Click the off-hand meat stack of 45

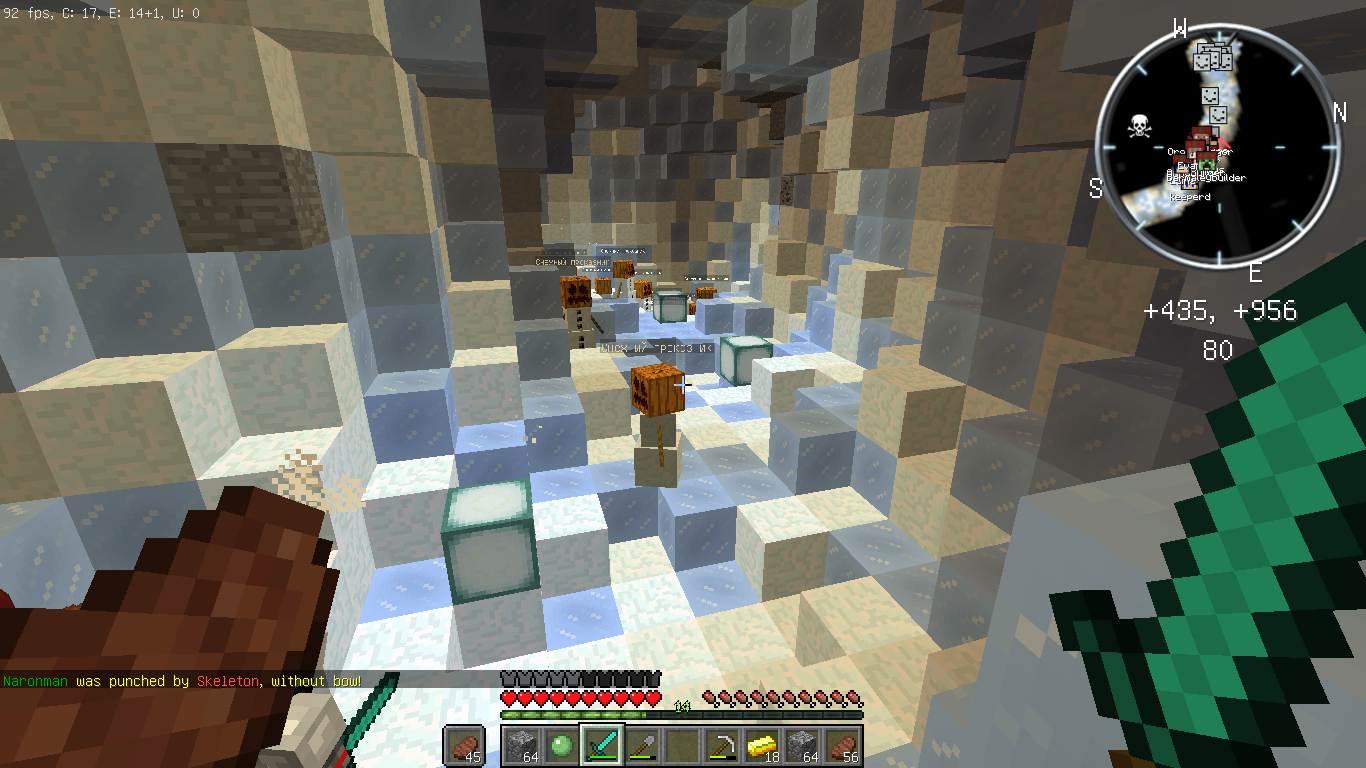pos(464,745)
